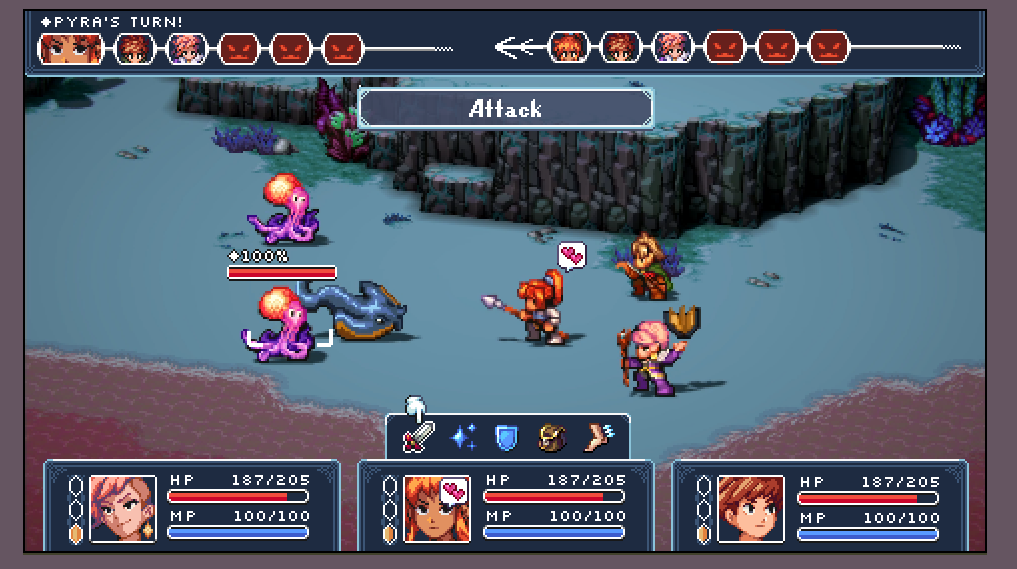Choose the running foot flee command
Viewport: 1017px width, 569px height.
(x=597, y=438)
